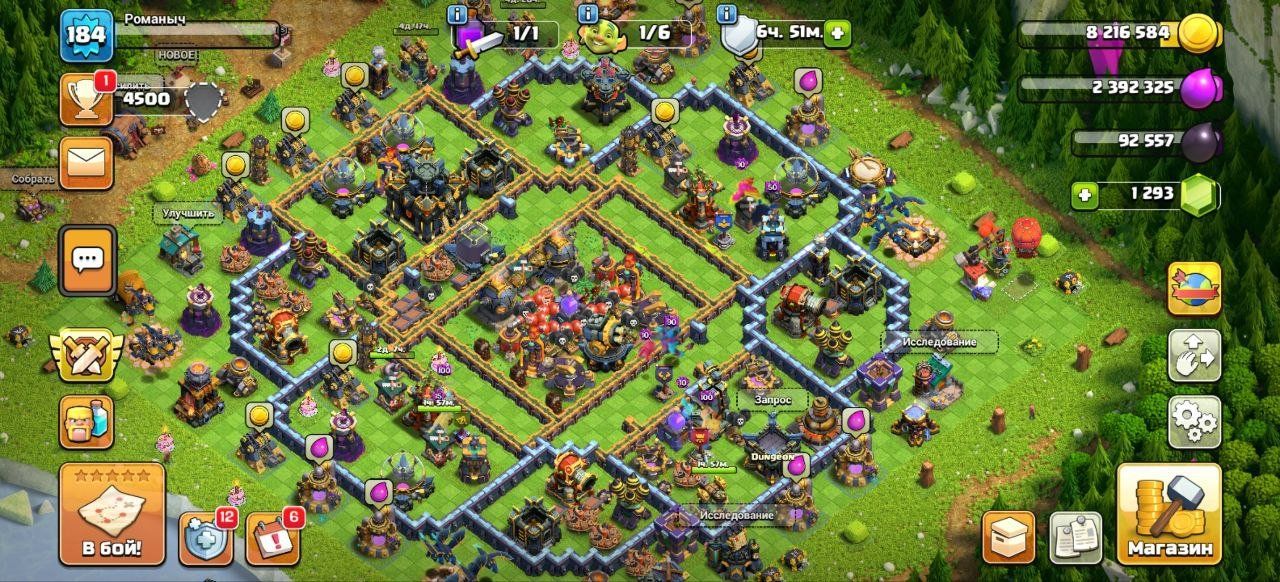Viewport: 1280px width, 582px height.
Task: Open the shield icon with 12 badge
Action: click(x=207, y=538)
